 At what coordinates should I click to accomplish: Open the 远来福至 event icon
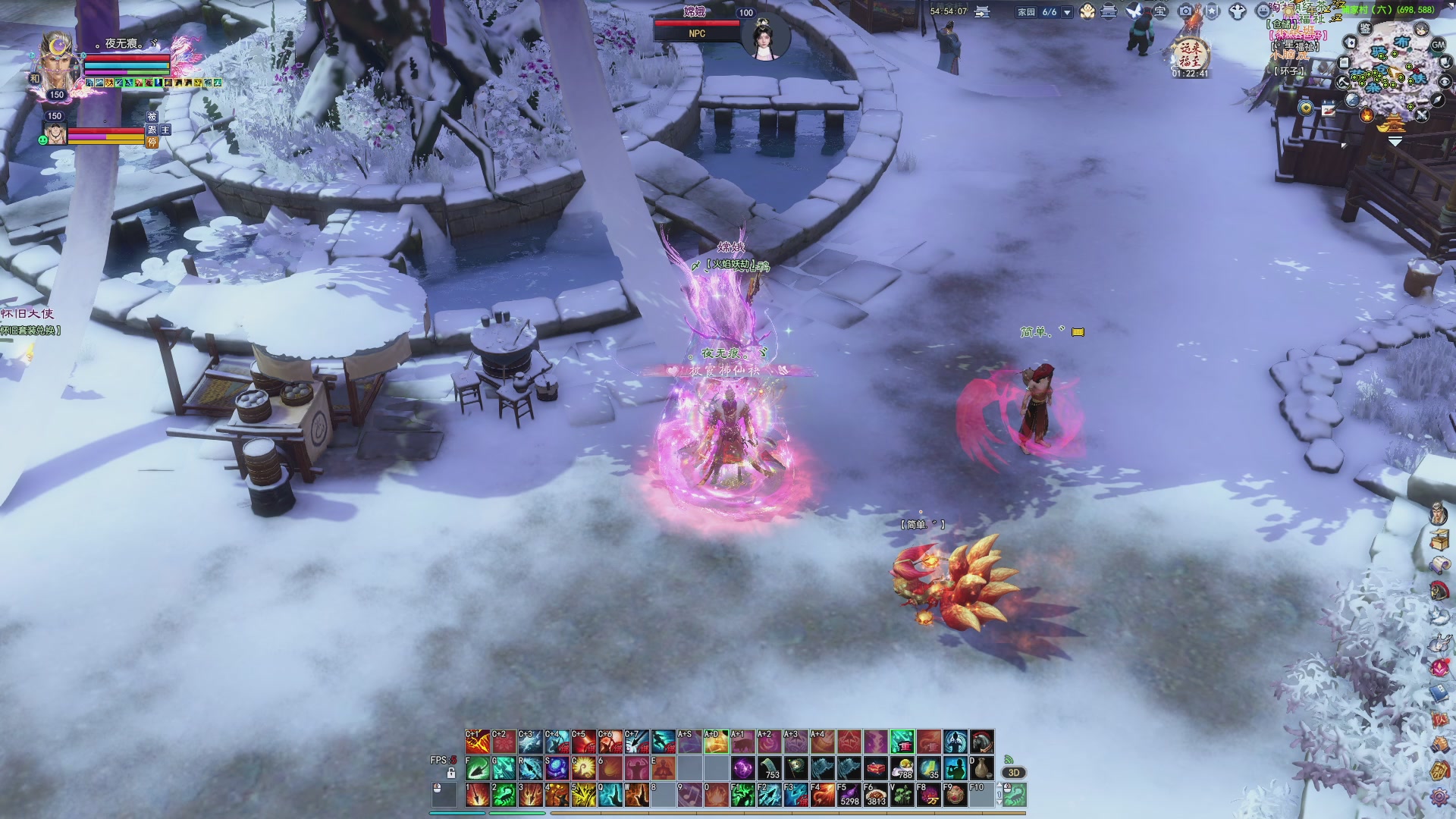point(1190,55)
